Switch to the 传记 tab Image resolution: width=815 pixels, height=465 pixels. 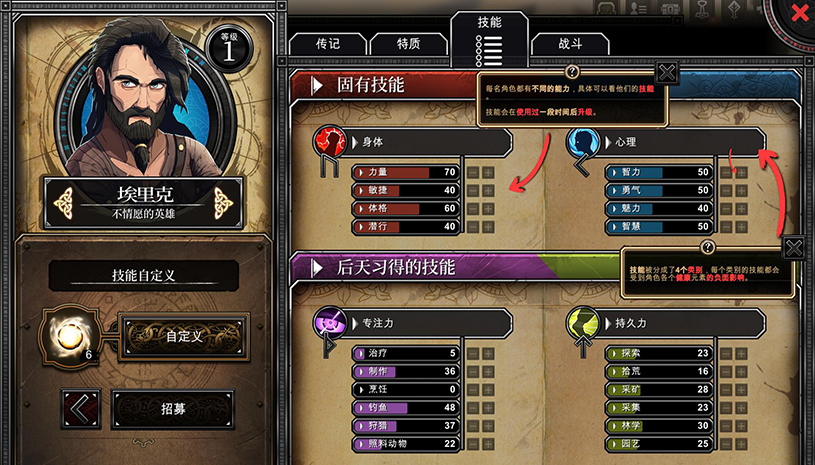point(327,45)
